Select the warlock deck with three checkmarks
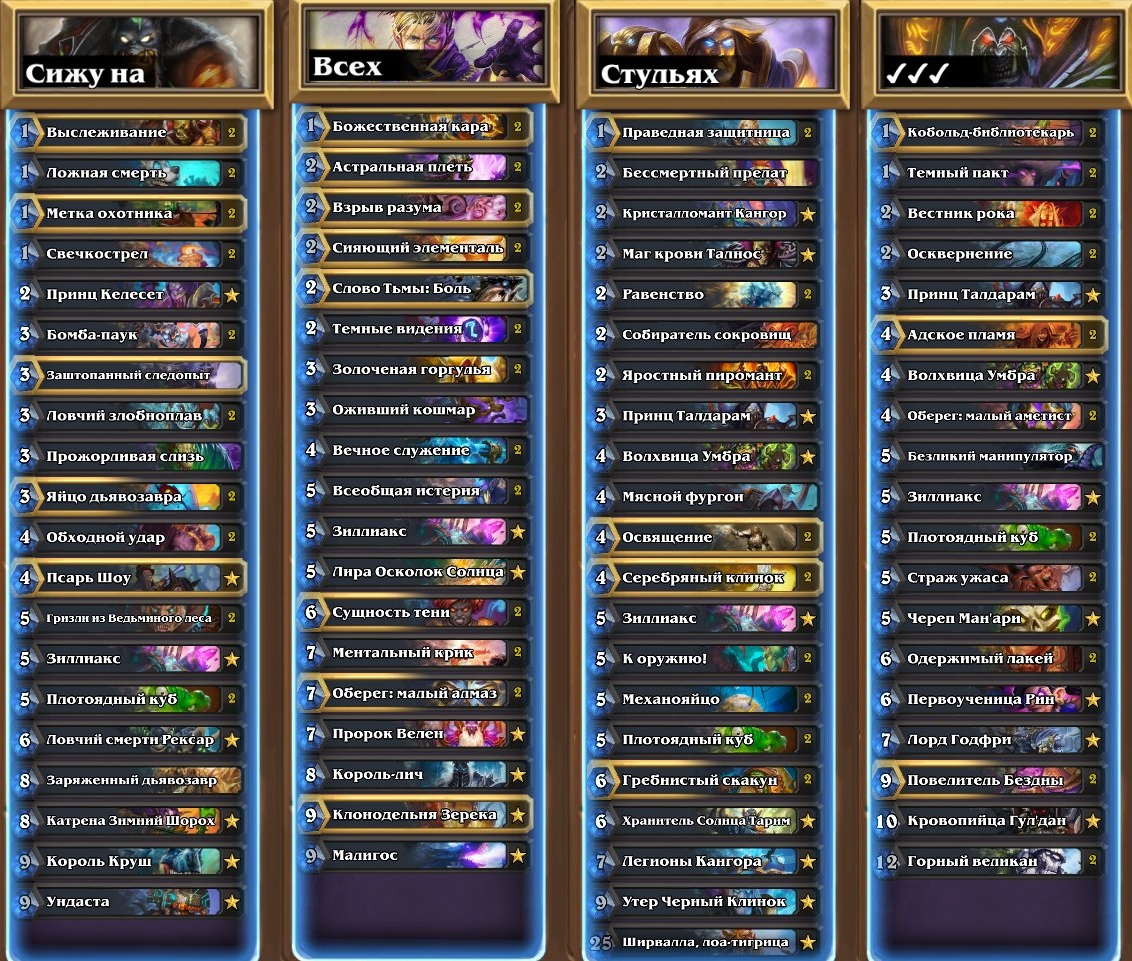This screenshot has height=961, width=1132. pos(994,54)
